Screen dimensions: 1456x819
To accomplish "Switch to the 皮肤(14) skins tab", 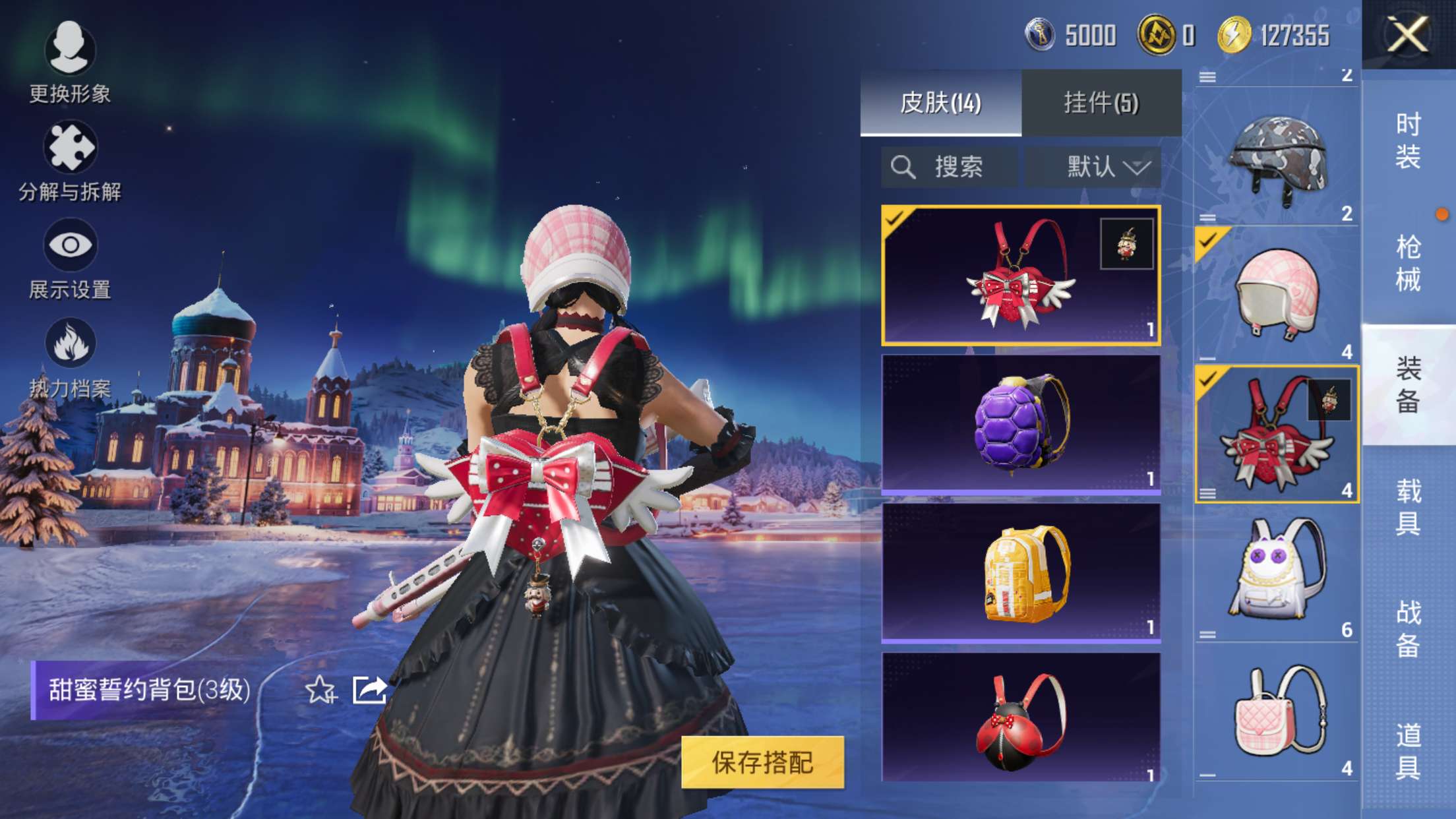I will [941, 103].
